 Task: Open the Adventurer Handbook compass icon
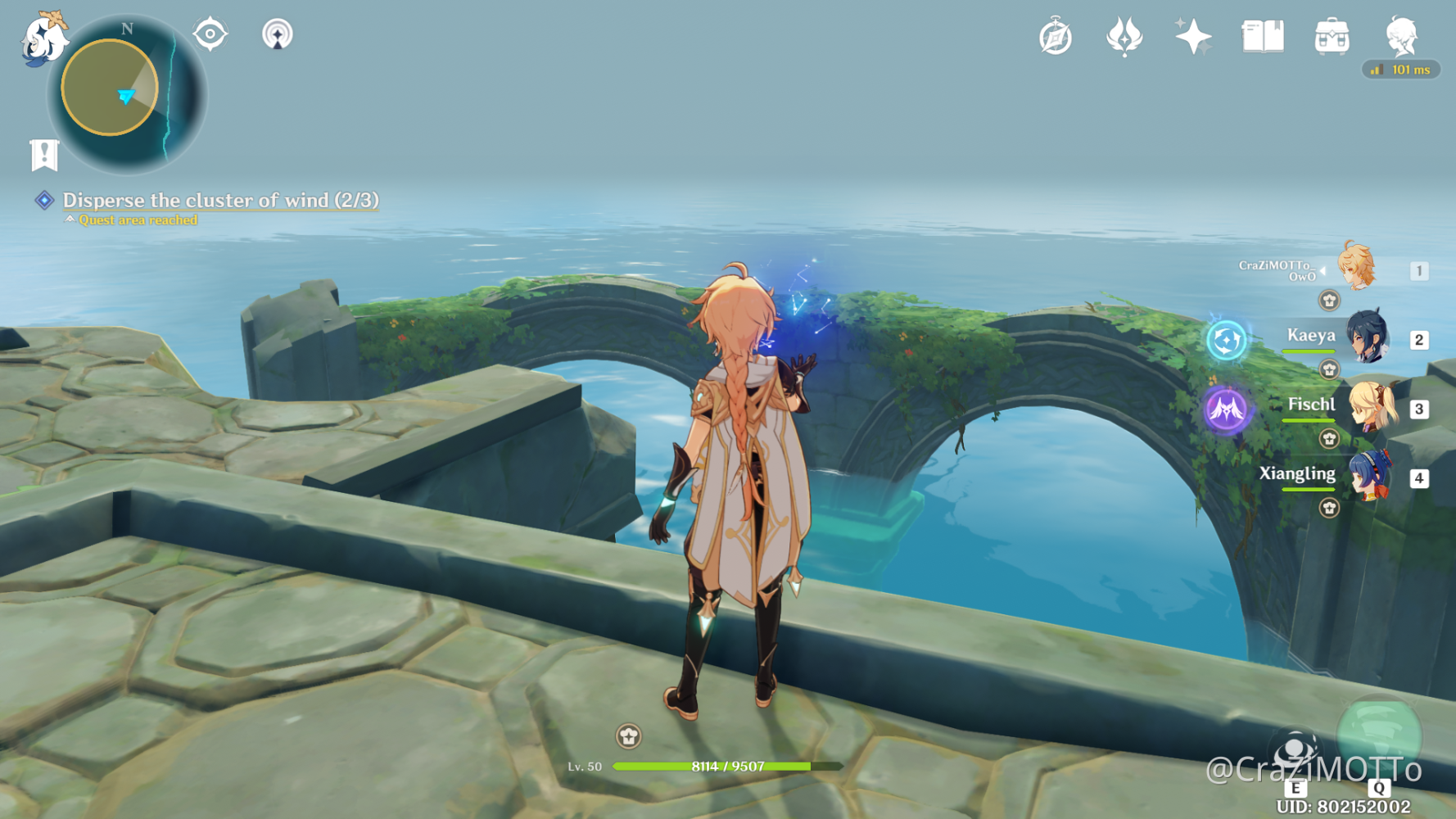1056,37
